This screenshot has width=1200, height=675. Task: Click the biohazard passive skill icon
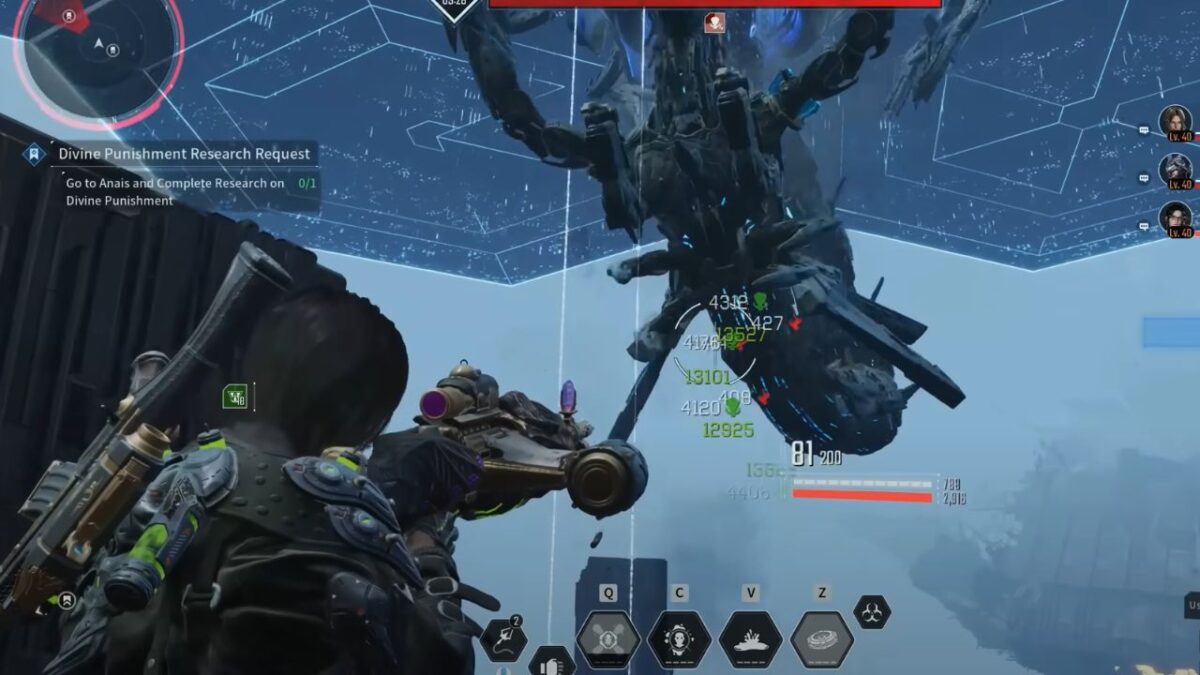point(872,612)
